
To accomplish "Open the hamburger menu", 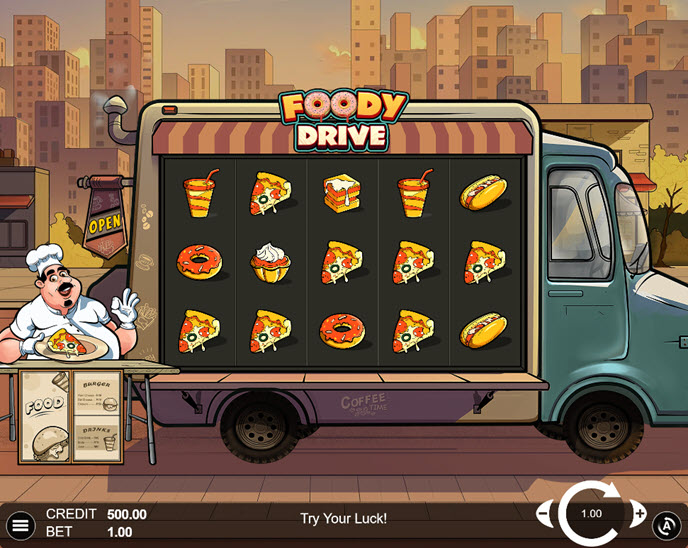I will [x=20, y=524].
